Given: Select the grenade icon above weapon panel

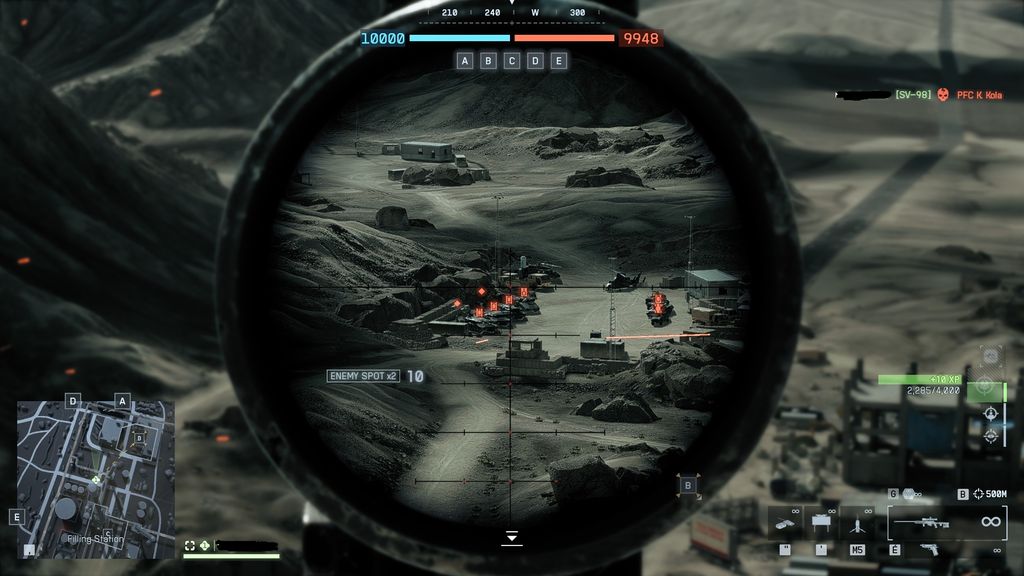Looking at the screenshot, I should tap(910, 494).
